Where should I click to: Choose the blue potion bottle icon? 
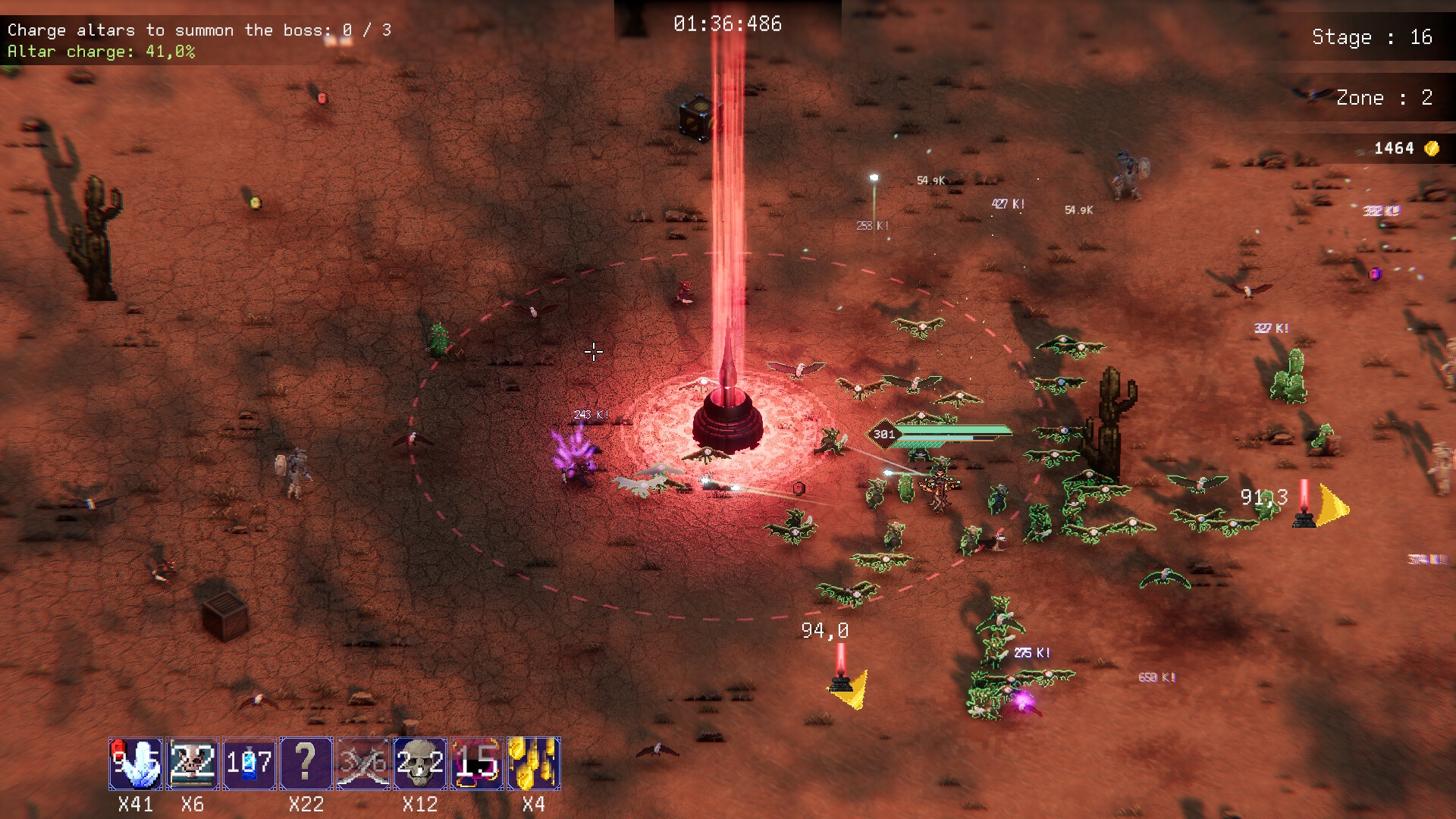click(x=249, y=763)
